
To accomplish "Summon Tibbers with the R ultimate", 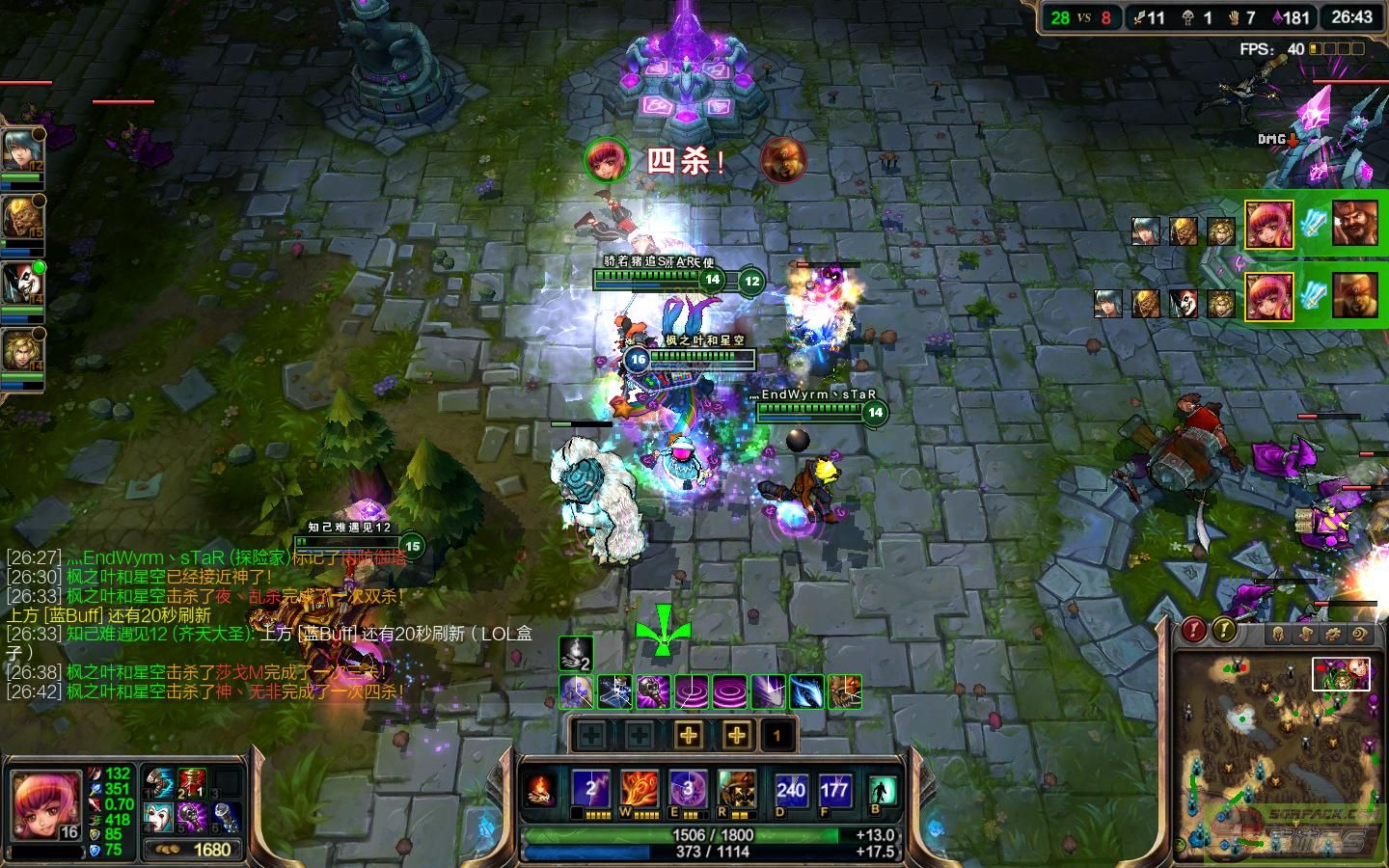I will tap(736, 789).
